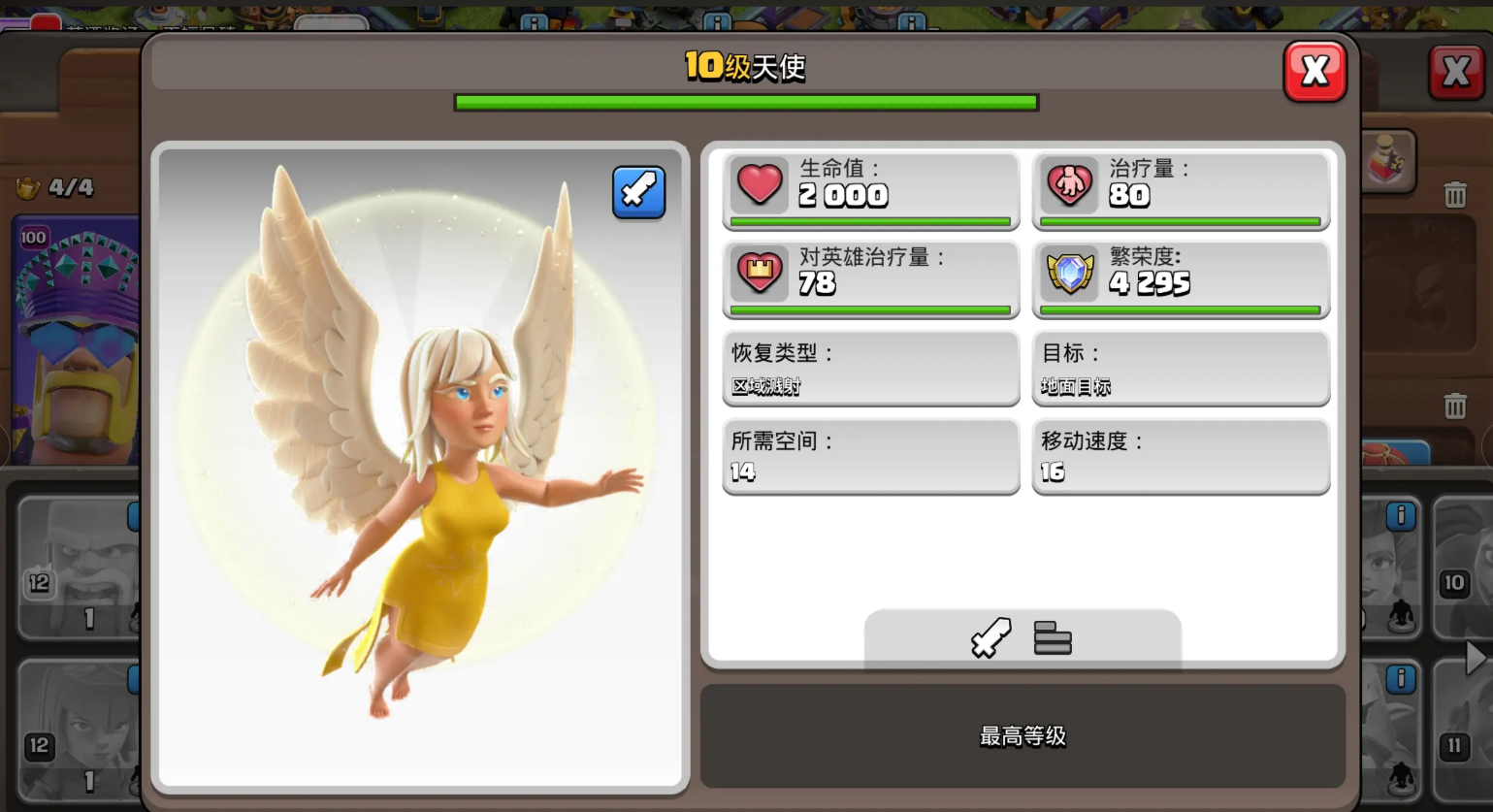Switch to the combat stats sword tab

tap(990, 638)
